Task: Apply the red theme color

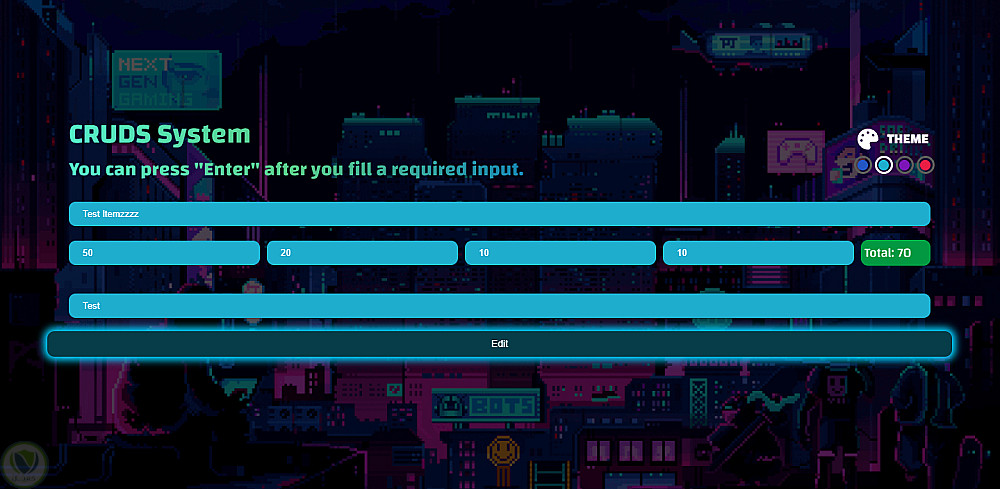Action: (926, 165)
